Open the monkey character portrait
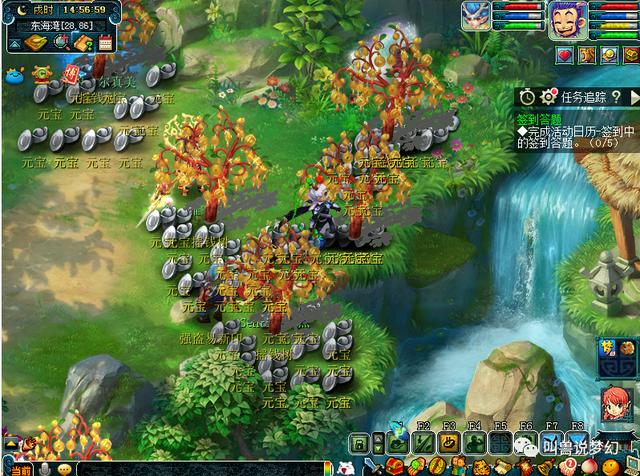This screenshot has height=476, width=640. click(x=565, y=19)
